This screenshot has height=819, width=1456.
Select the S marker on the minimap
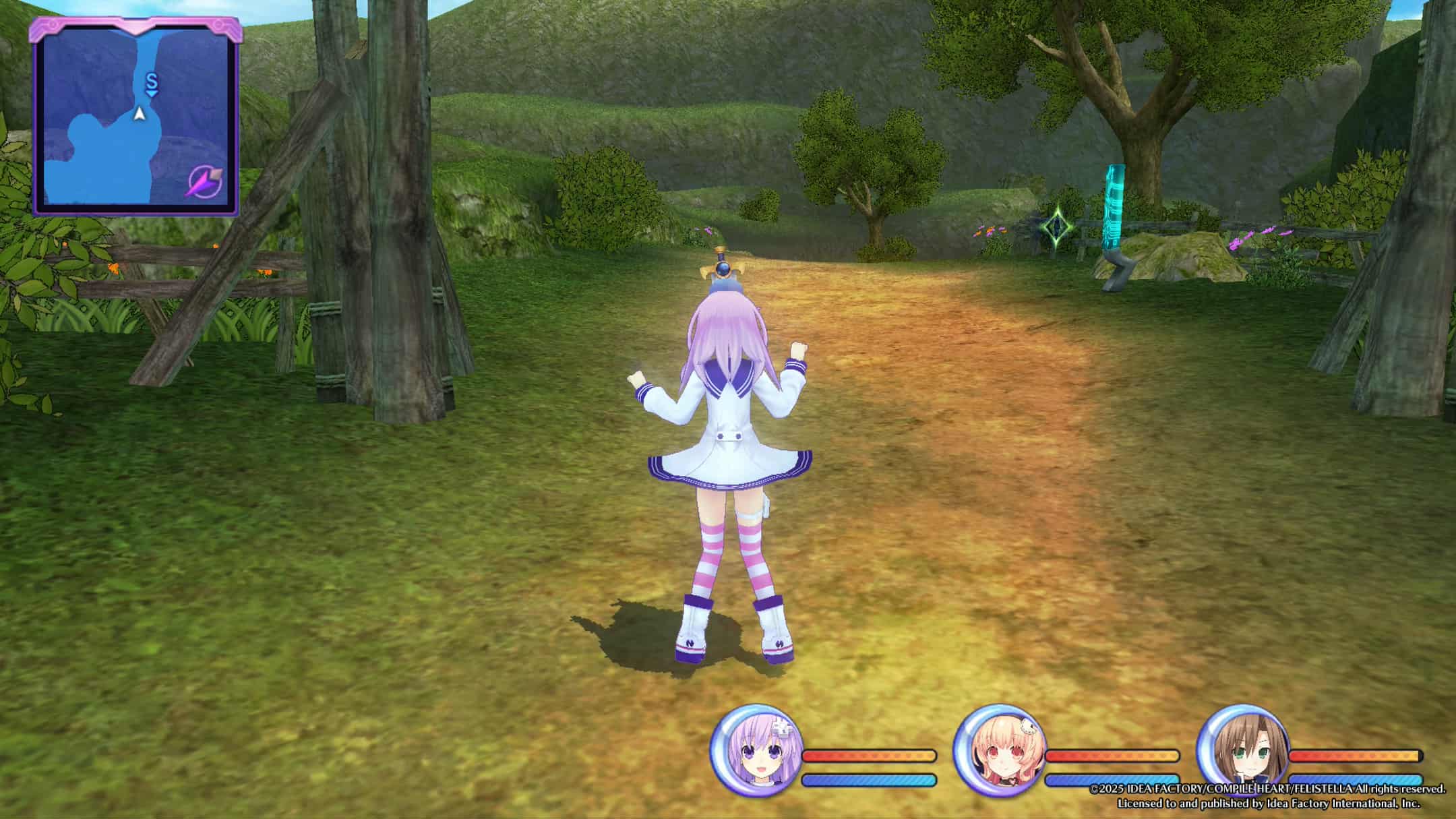click(x=152, y=83)
